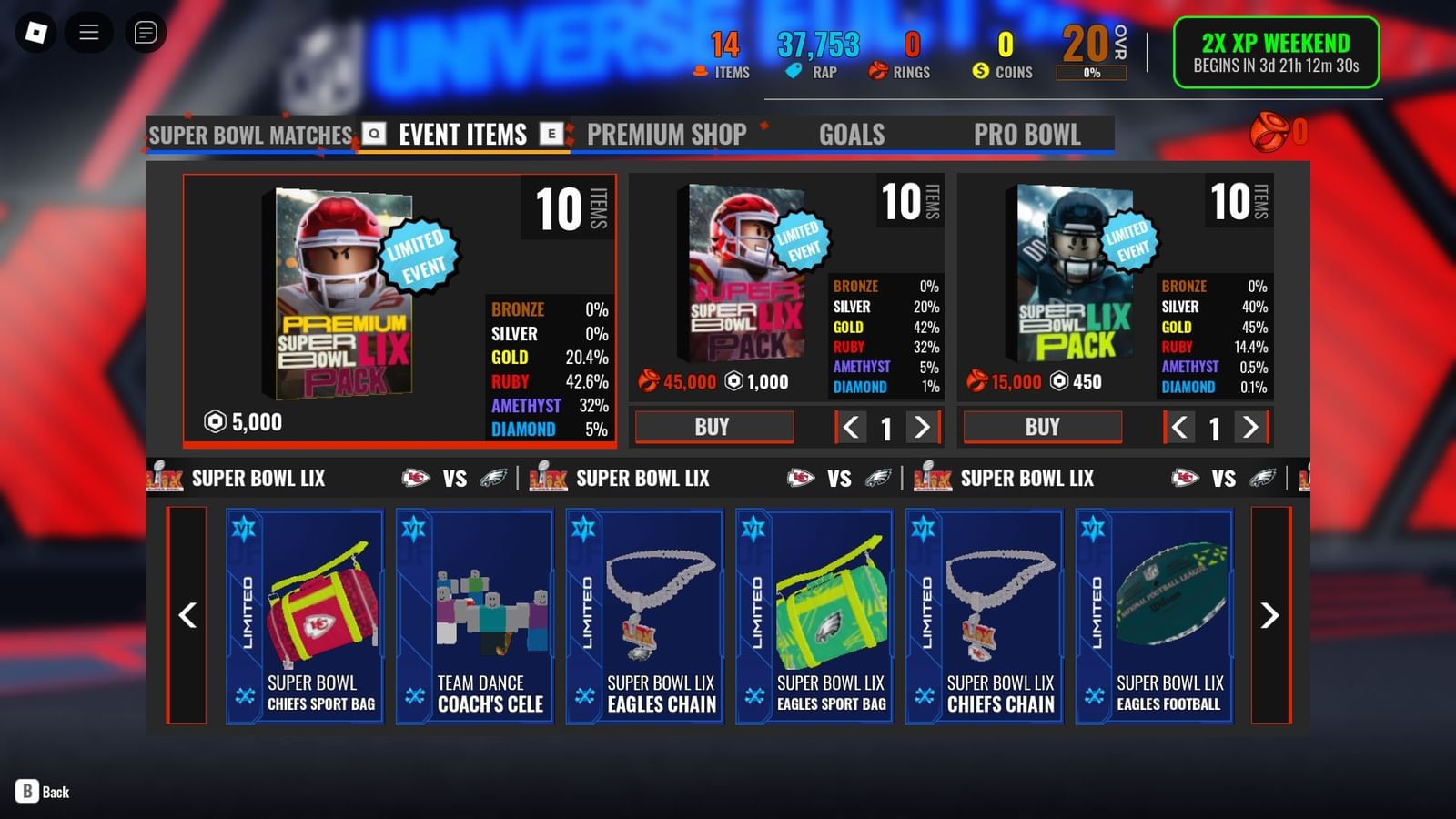Click the large rings icon beside the tabs

tap(1271, 131)
